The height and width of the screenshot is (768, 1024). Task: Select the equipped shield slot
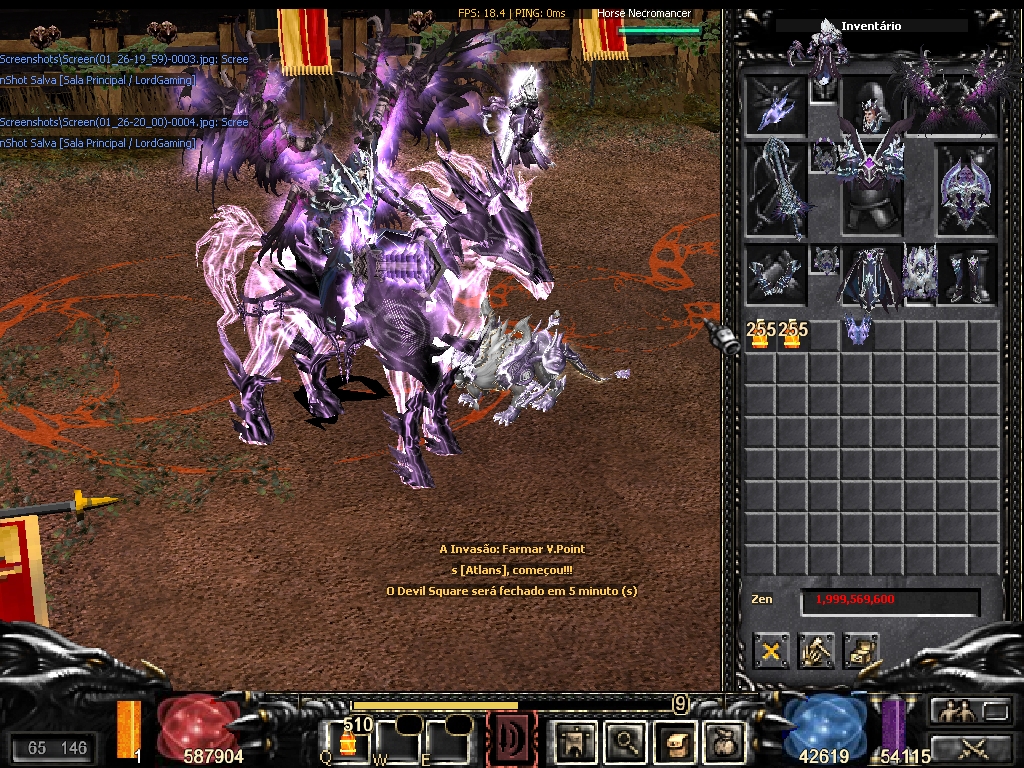tap(966, 190)
